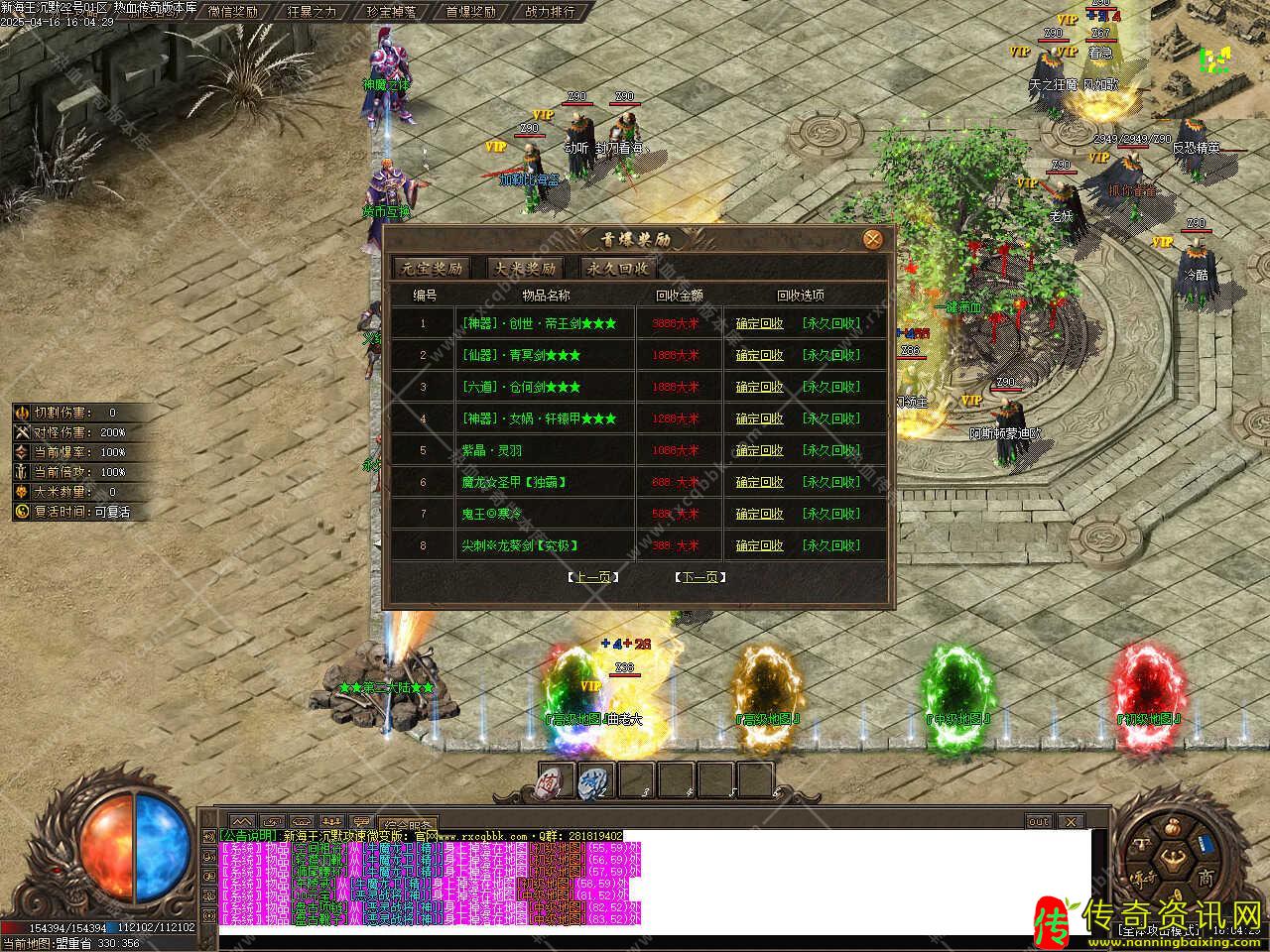Image resolution: width=1270 pixels, height=952 pixels.
Task: Use the red potion in hotbar slot 1
Action: tap(555, 782)
